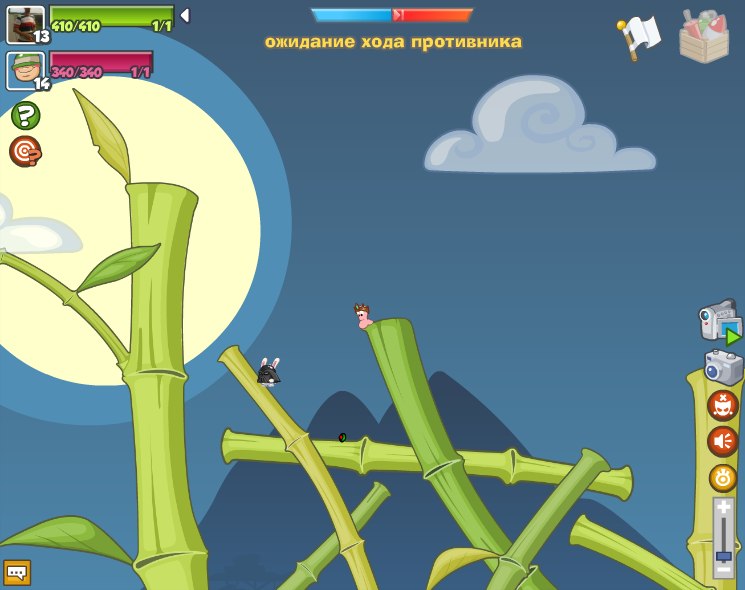745x590 pixels.
Task: Collapse the player panel with white arrow
Action: click(x=185, y=16)
